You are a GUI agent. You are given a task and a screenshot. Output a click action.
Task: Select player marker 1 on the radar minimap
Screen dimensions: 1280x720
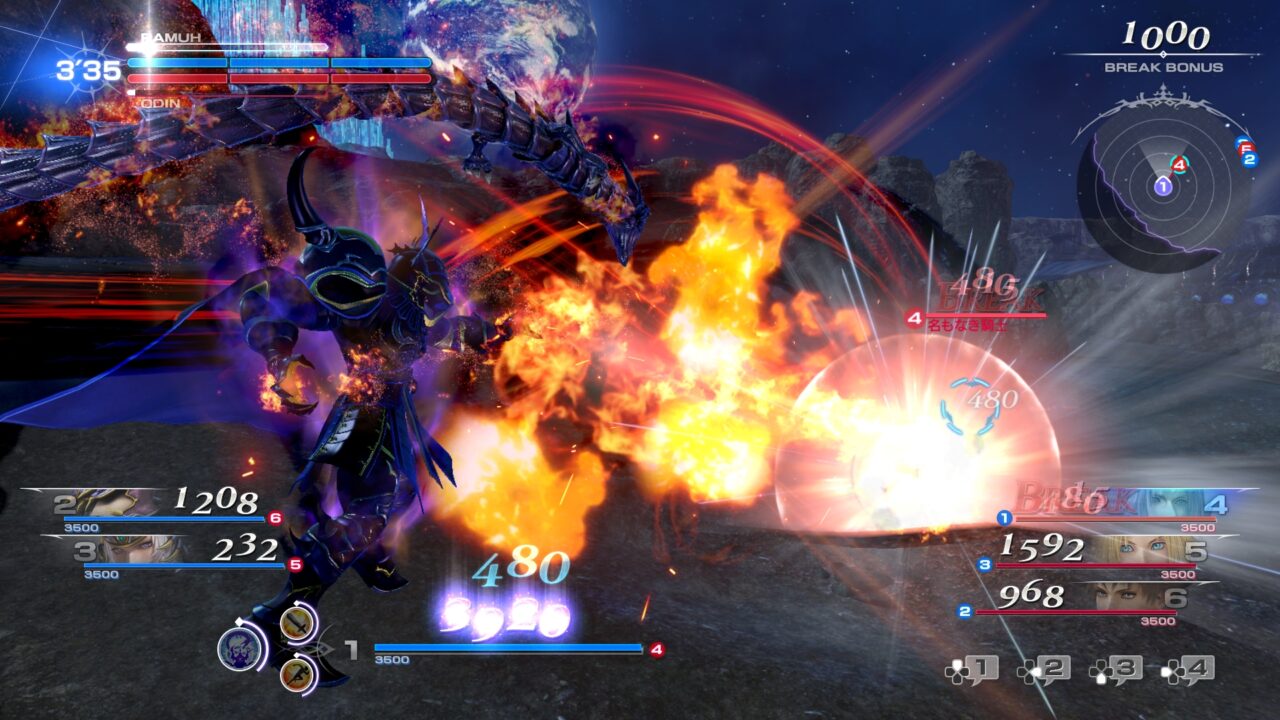click(1161, 187)
